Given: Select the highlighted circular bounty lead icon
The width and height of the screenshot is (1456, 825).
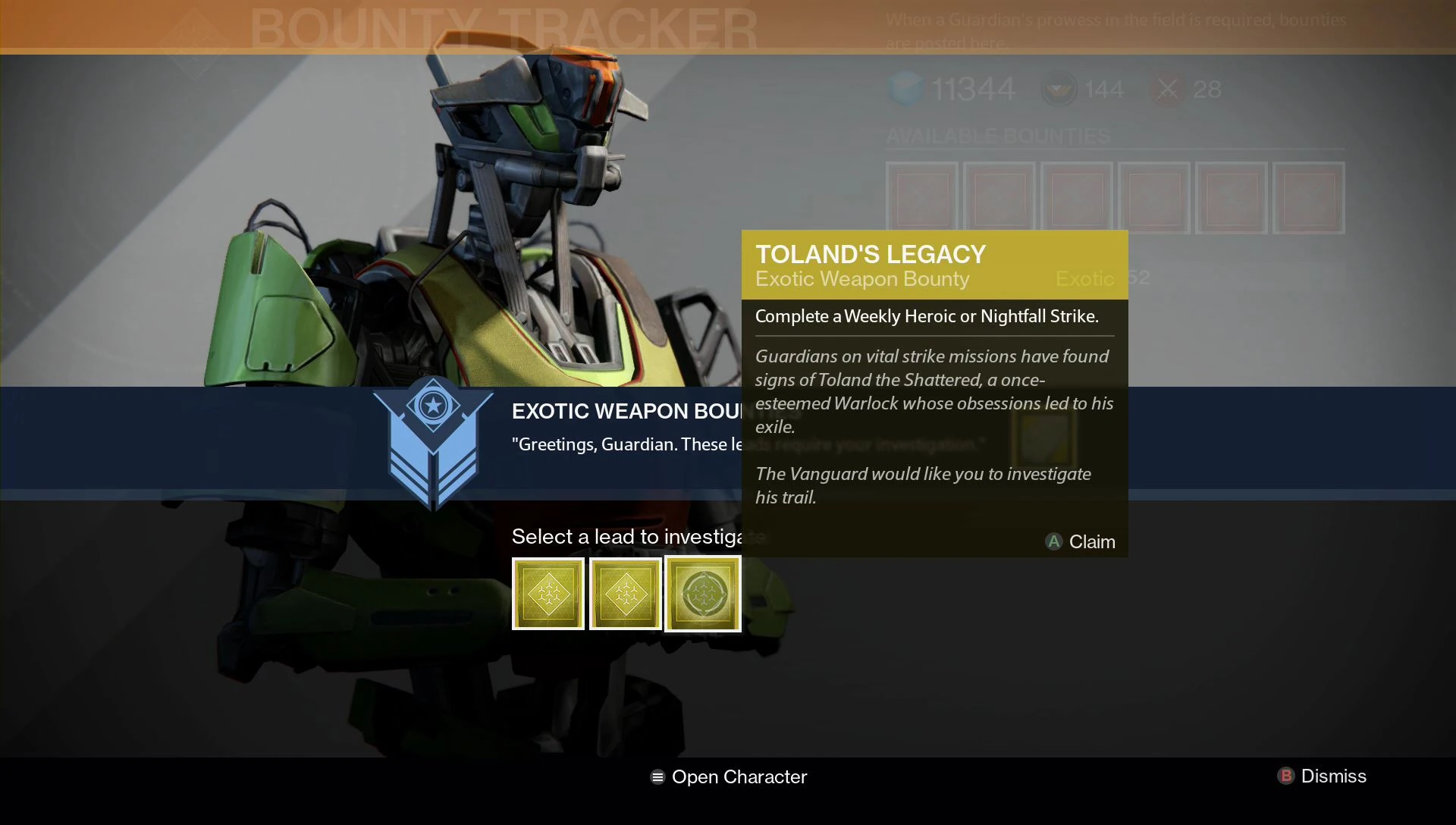Looking at the screenshot, I should click(x=702, y=593).
